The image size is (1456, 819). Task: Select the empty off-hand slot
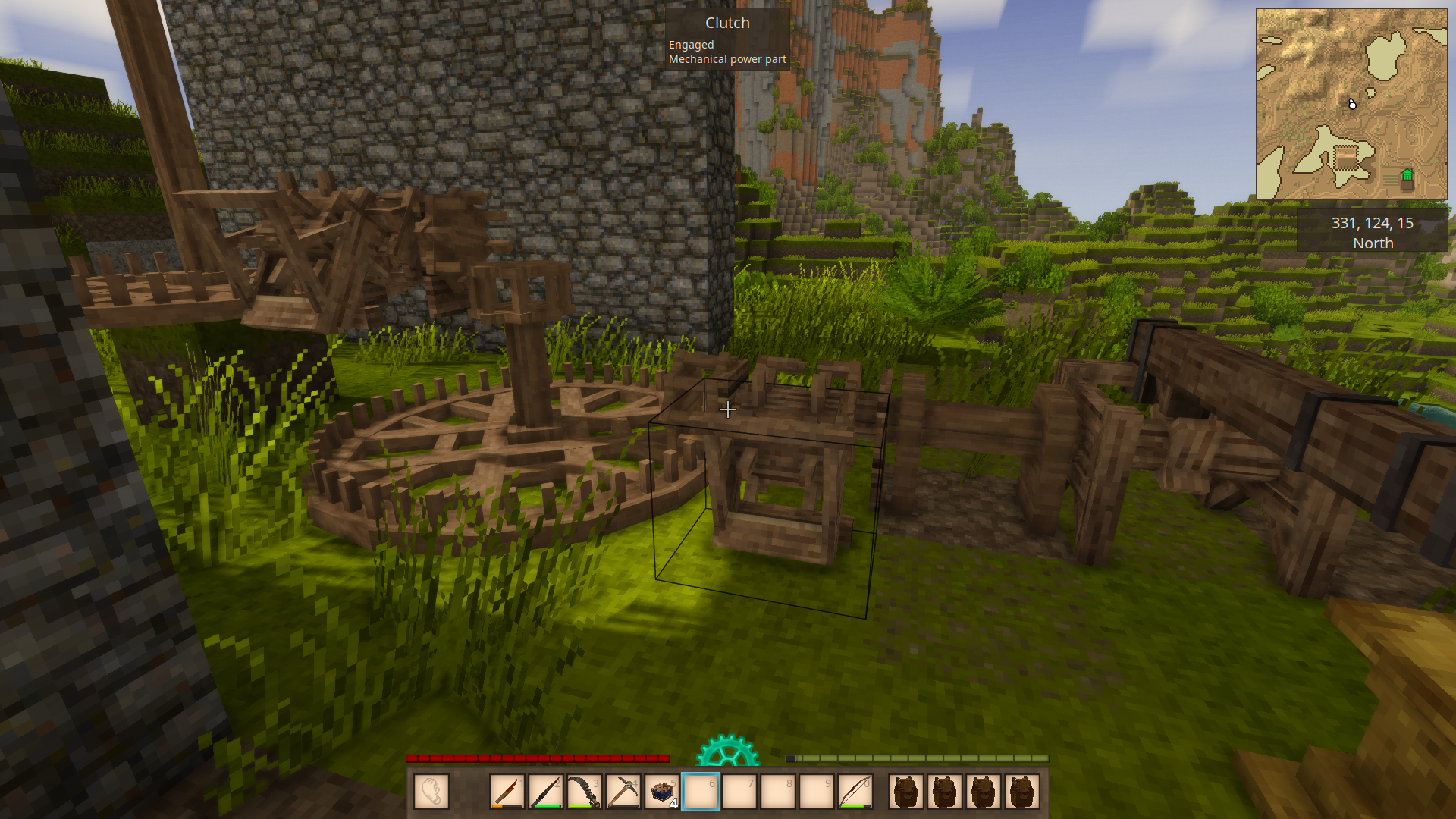pos(431,792)
